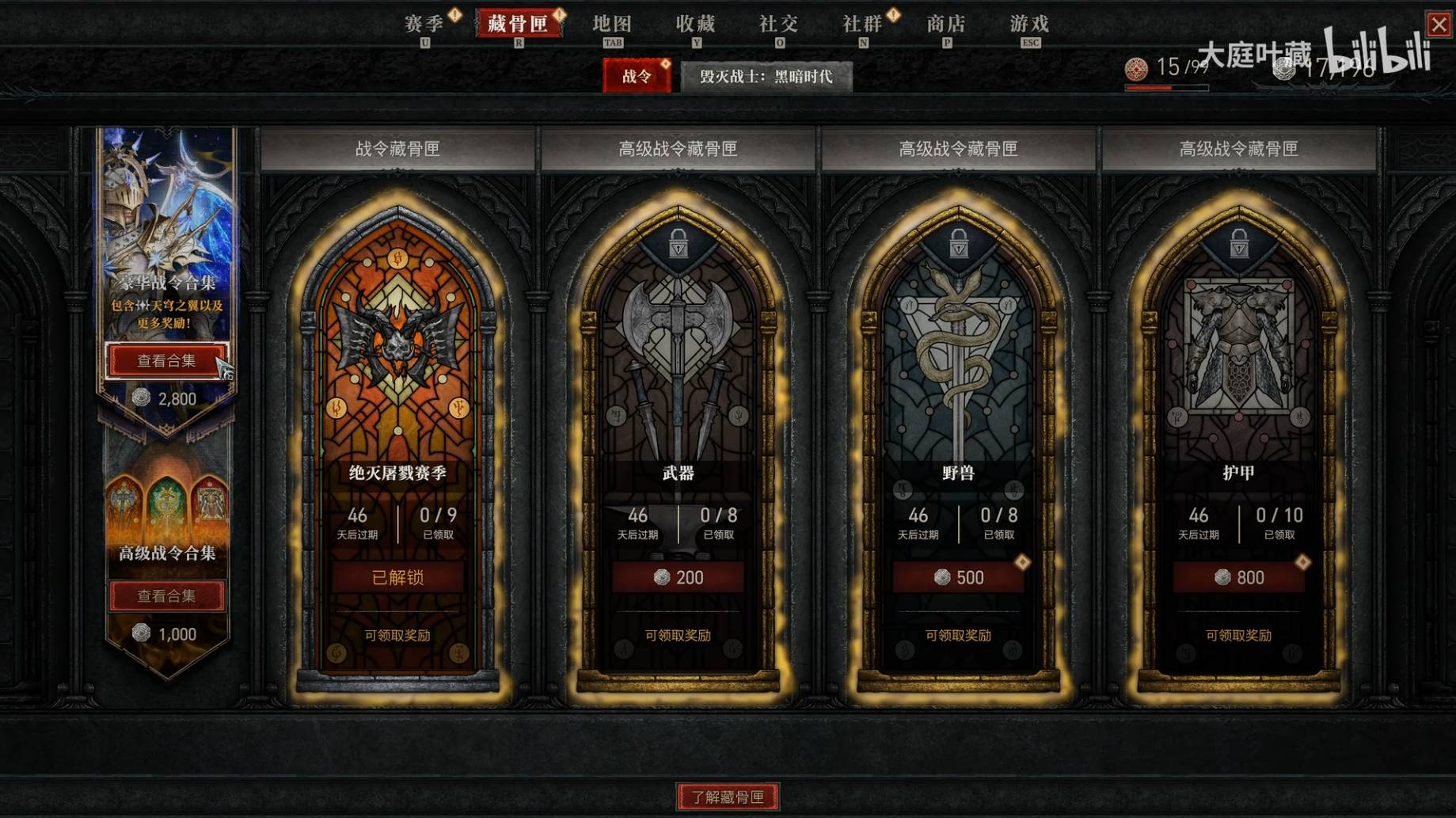The width and height of the screenshot is (1456, 818).
Task: Select the 野兽 snake stained-glass window
Action: tap(958, 348)
